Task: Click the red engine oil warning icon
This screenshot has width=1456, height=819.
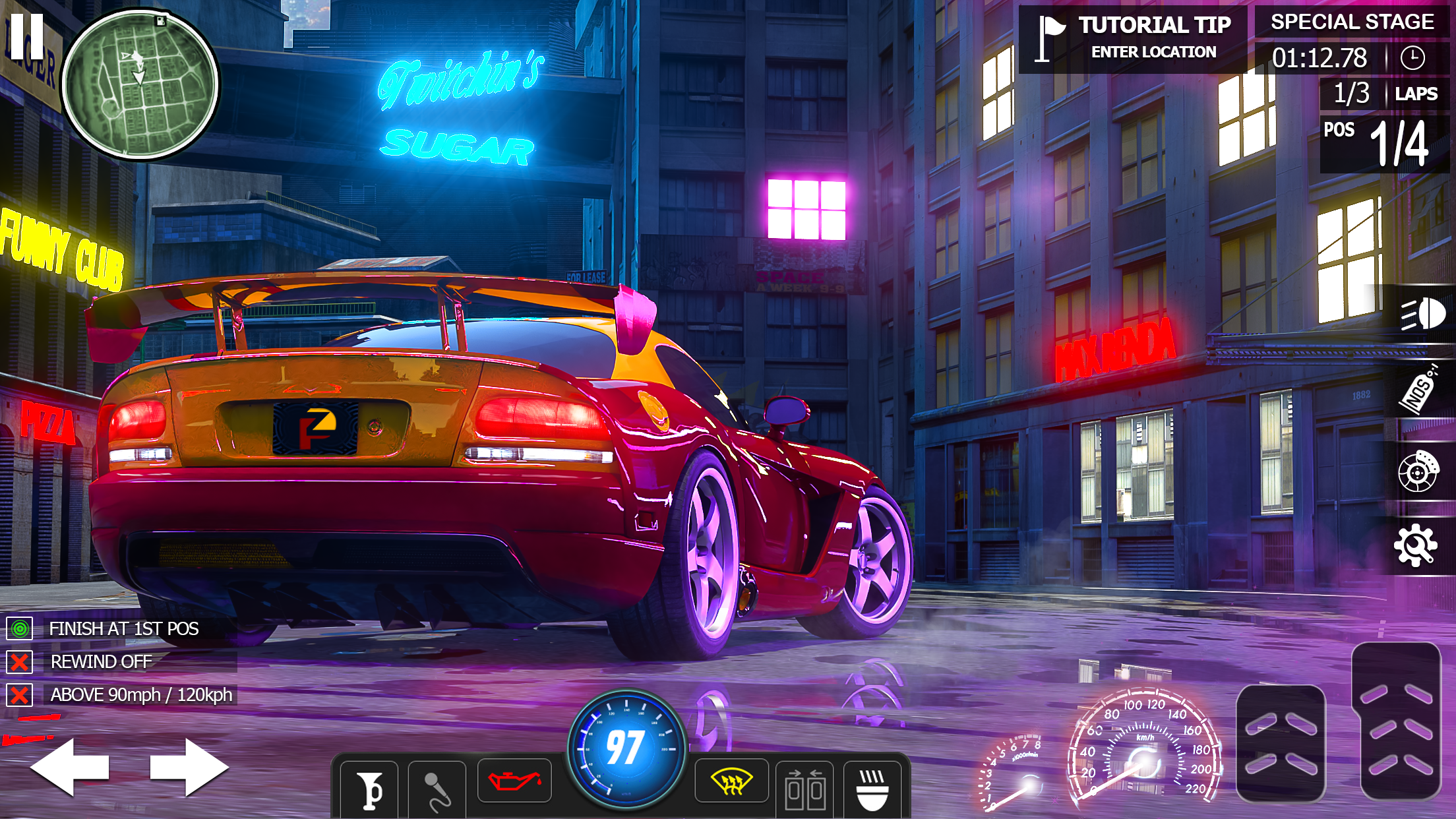Action: pyautogui.click(x=512, y=779)
